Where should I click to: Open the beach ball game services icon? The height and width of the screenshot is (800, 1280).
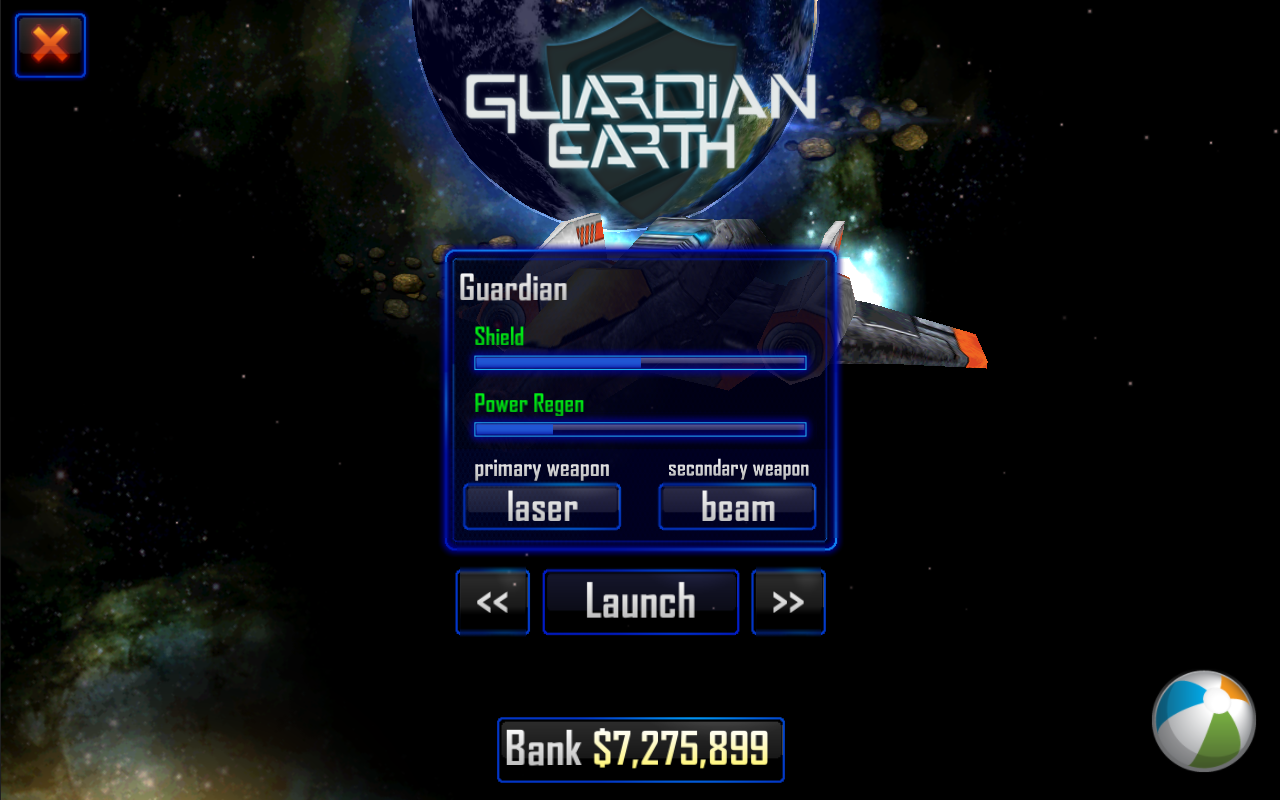[x=1203, y=722]
